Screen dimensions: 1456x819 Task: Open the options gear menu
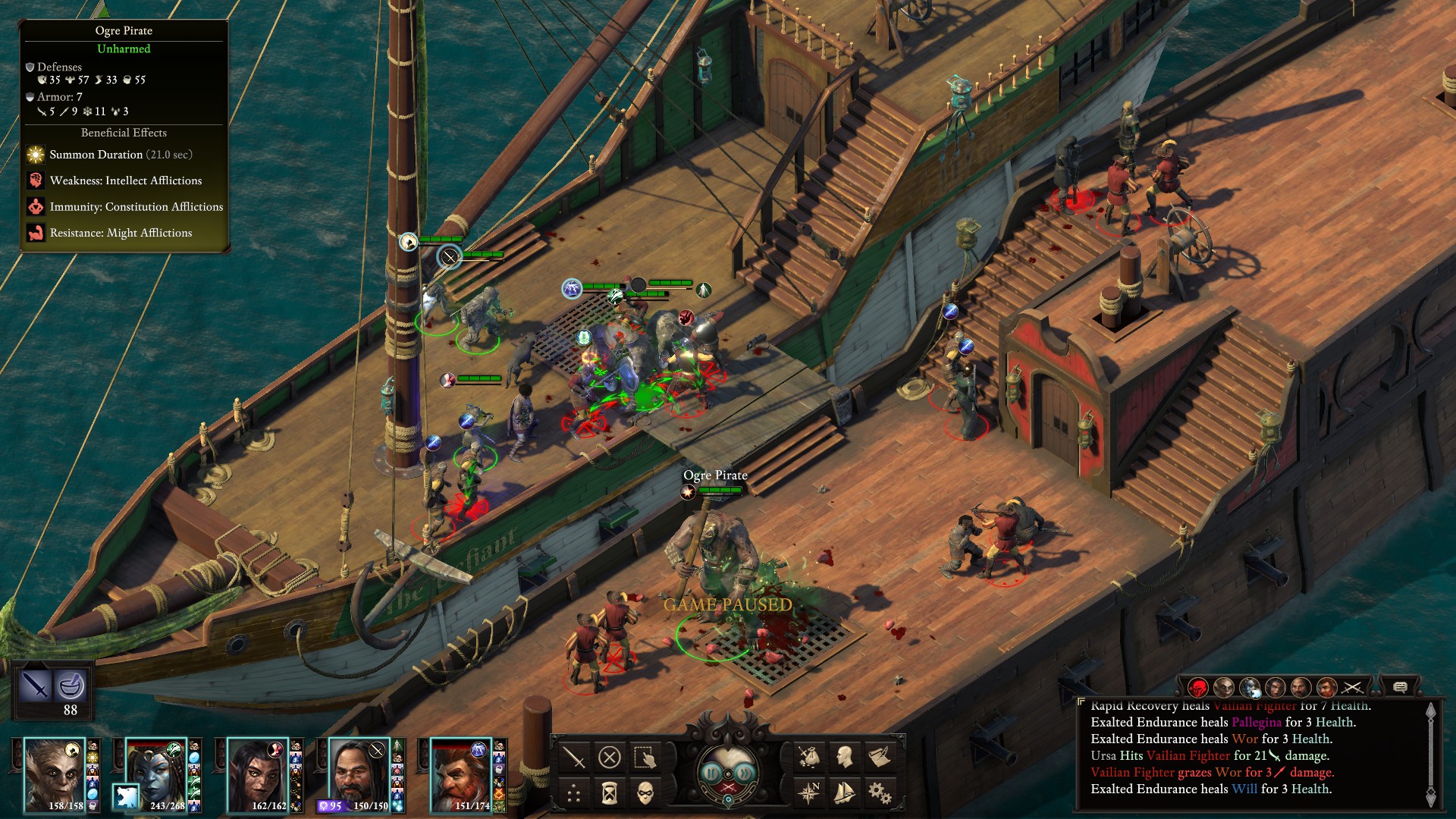tap(880, 793)
